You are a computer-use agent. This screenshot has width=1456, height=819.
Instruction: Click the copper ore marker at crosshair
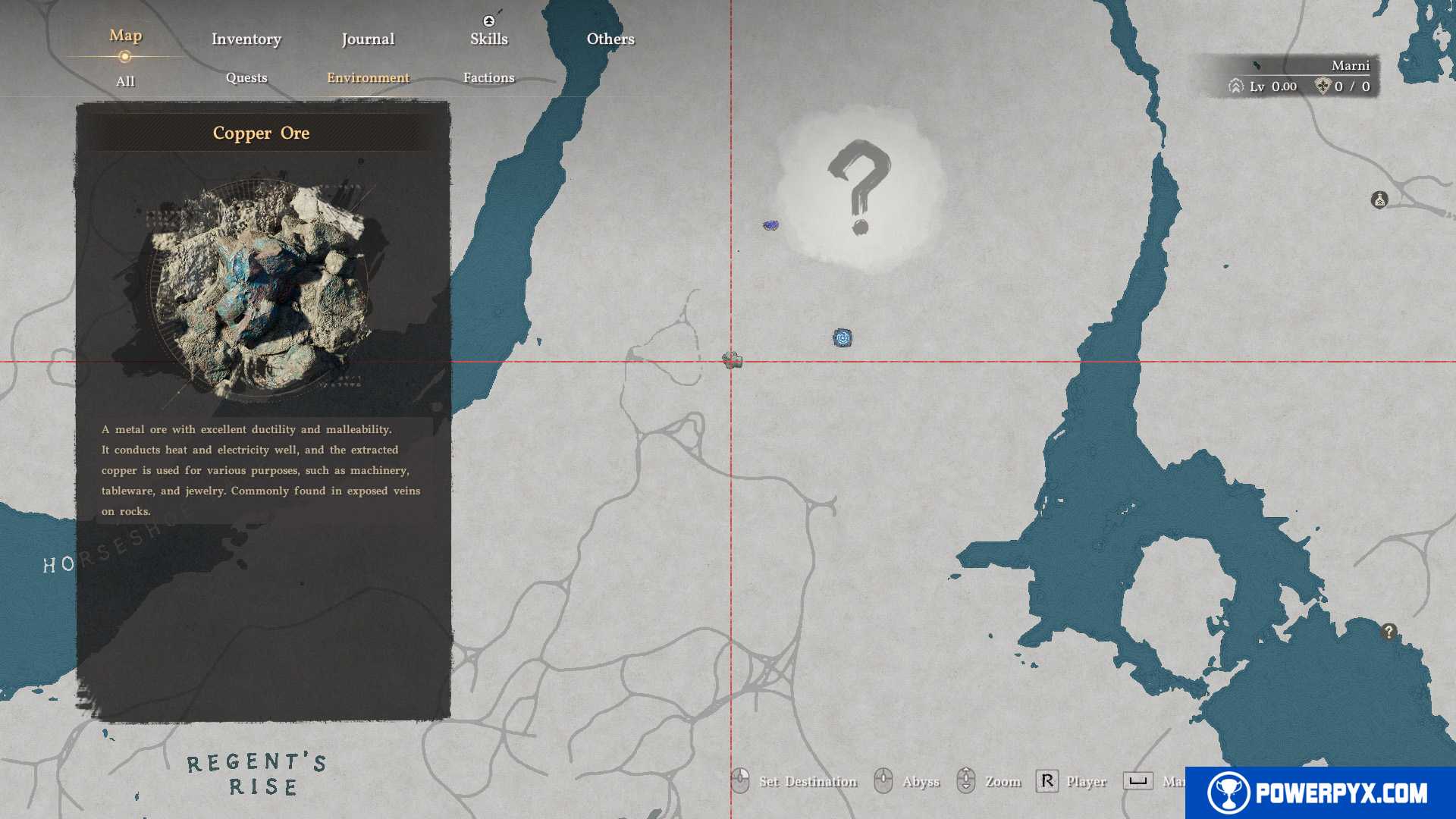(x=732, y=360)
